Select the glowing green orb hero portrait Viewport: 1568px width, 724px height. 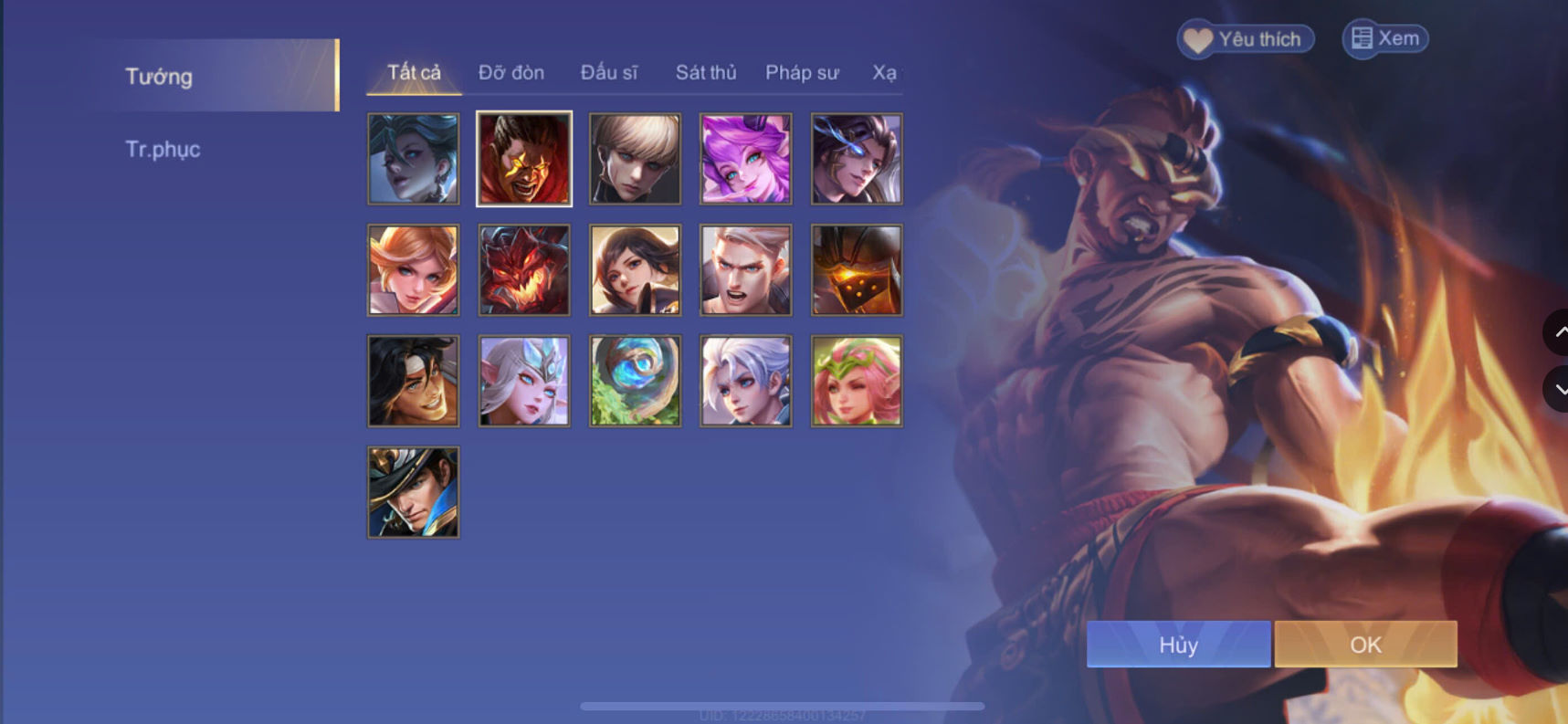635,380
